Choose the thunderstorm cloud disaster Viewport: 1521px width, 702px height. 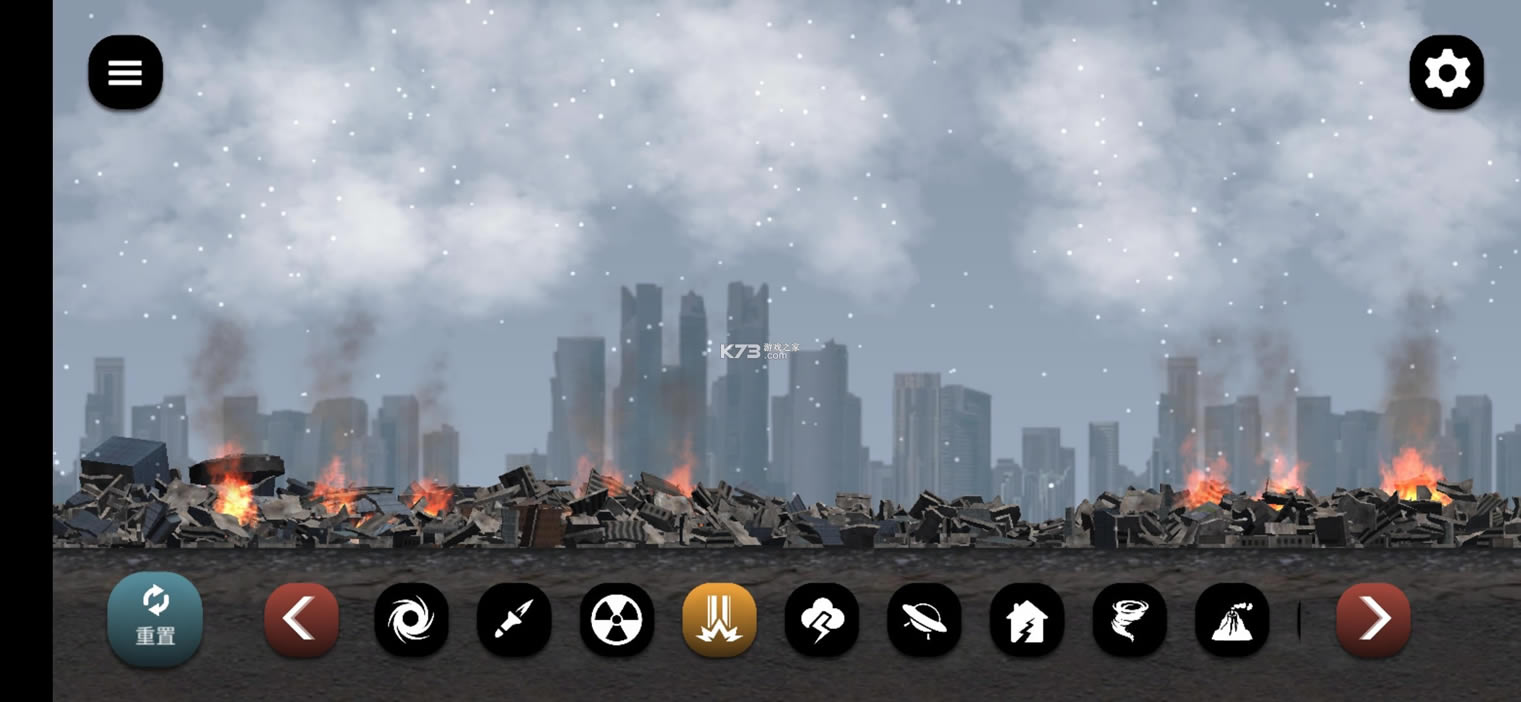(822, 620)
